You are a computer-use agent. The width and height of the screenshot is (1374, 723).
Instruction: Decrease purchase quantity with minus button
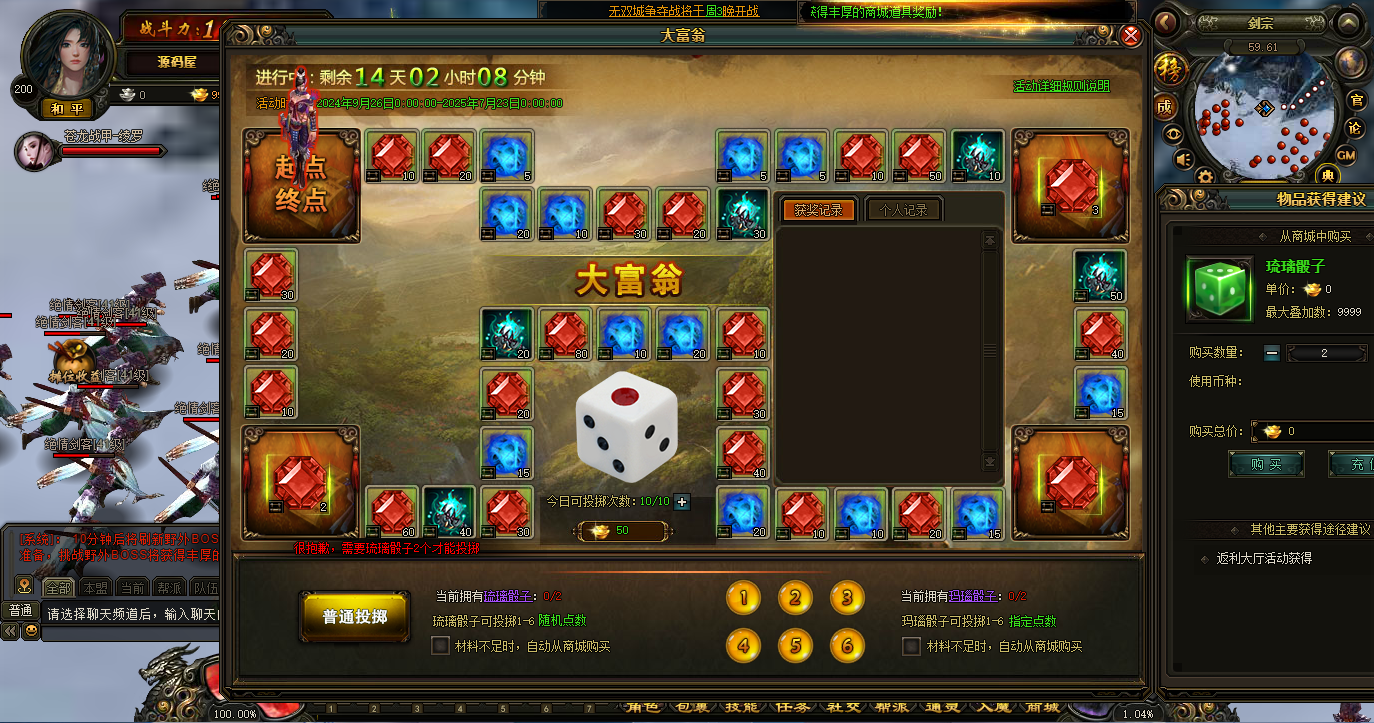(x=1271, y=353)
